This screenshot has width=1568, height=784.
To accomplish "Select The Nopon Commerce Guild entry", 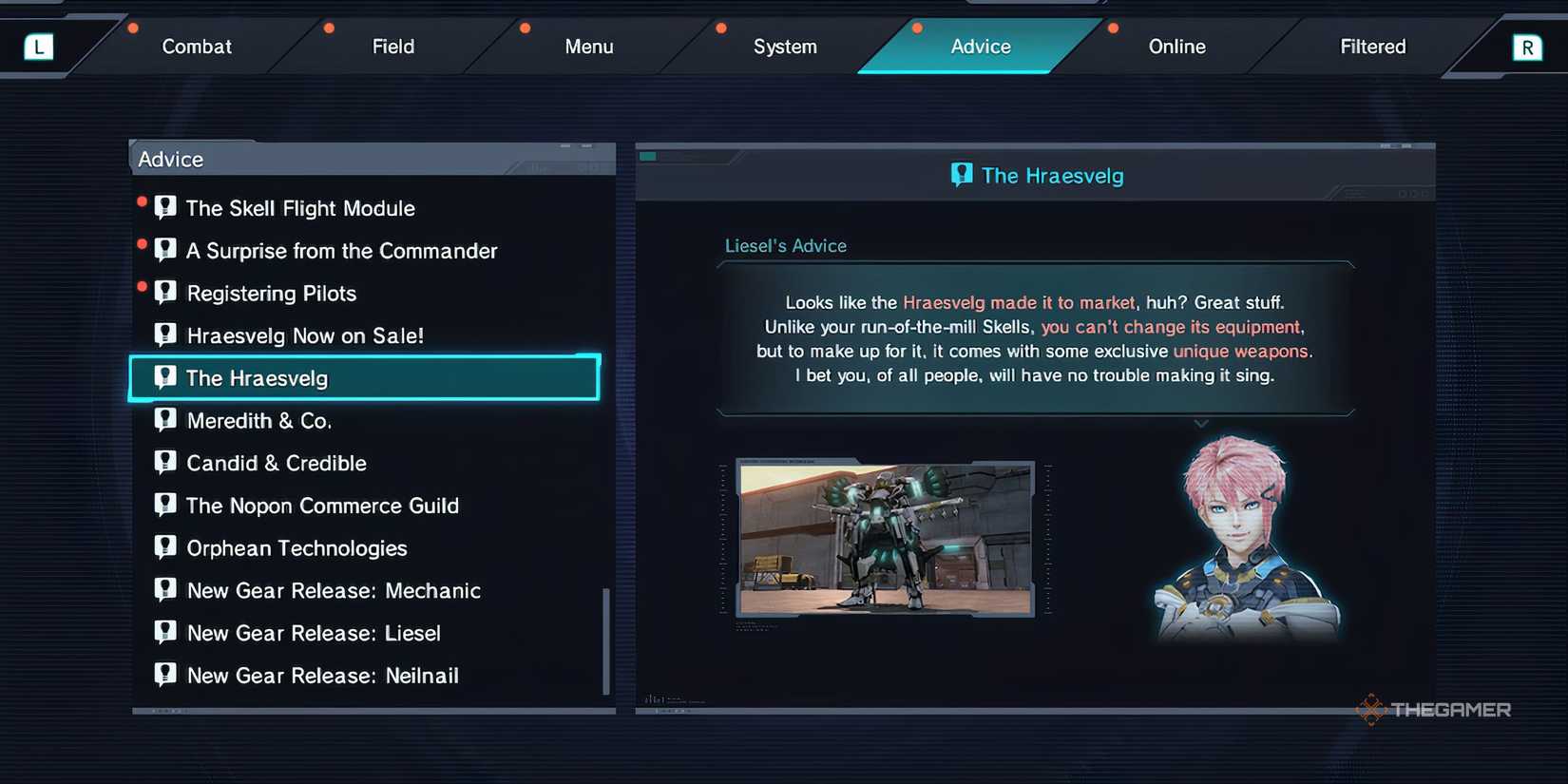I will click(323, 505).
